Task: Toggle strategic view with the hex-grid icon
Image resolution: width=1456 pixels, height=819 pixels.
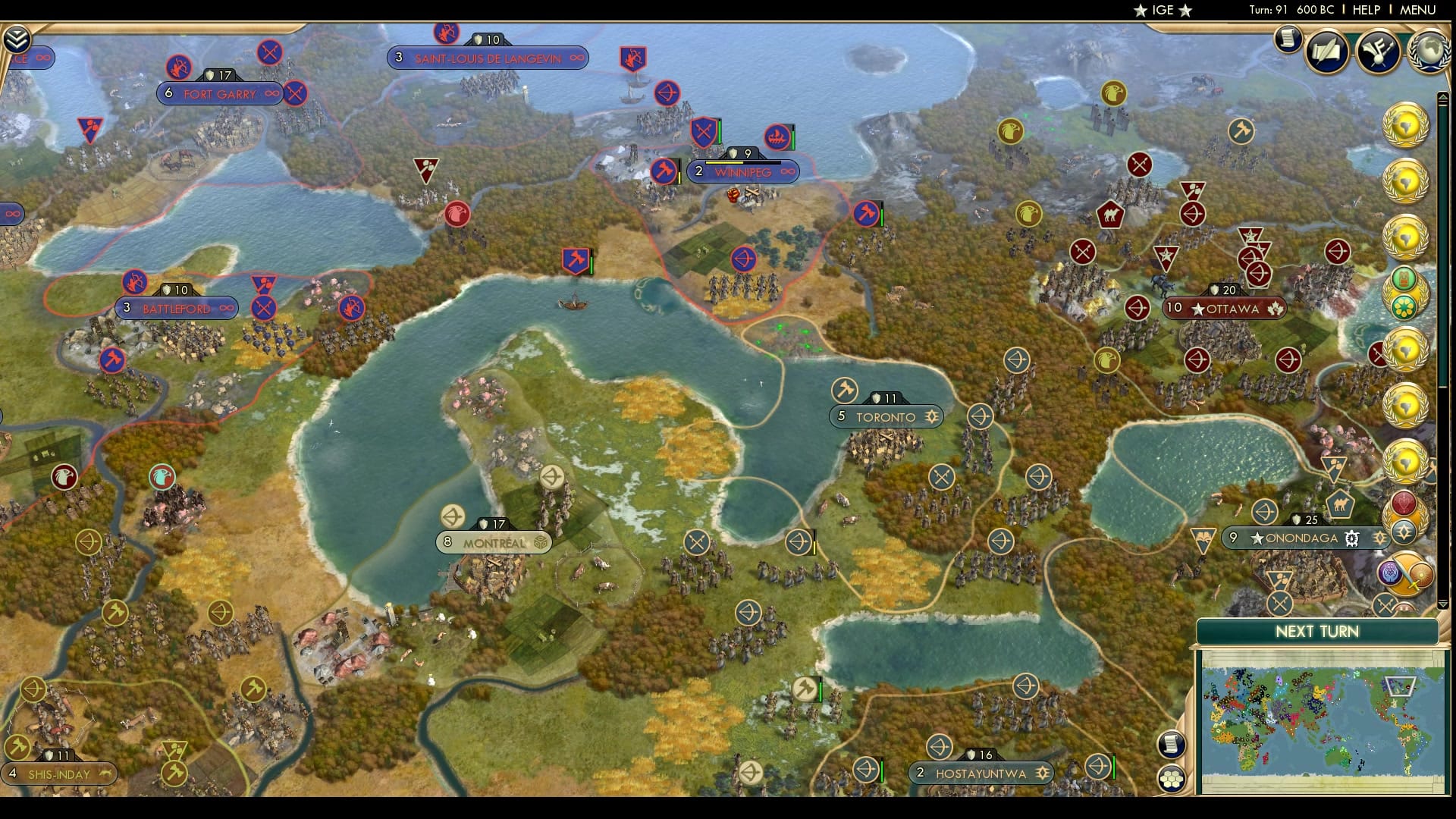Action: click(1172, 778)
